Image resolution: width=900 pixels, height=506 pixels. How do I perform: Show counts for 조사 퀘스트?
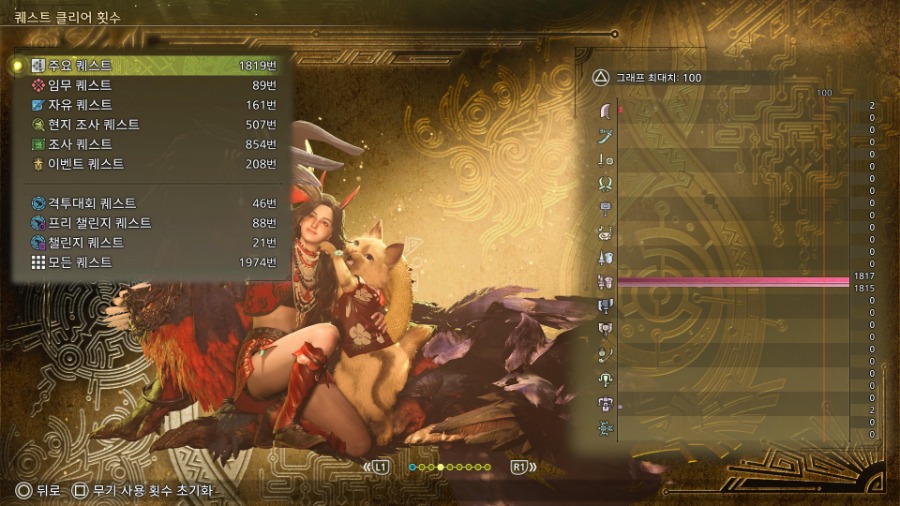[150, 144]
